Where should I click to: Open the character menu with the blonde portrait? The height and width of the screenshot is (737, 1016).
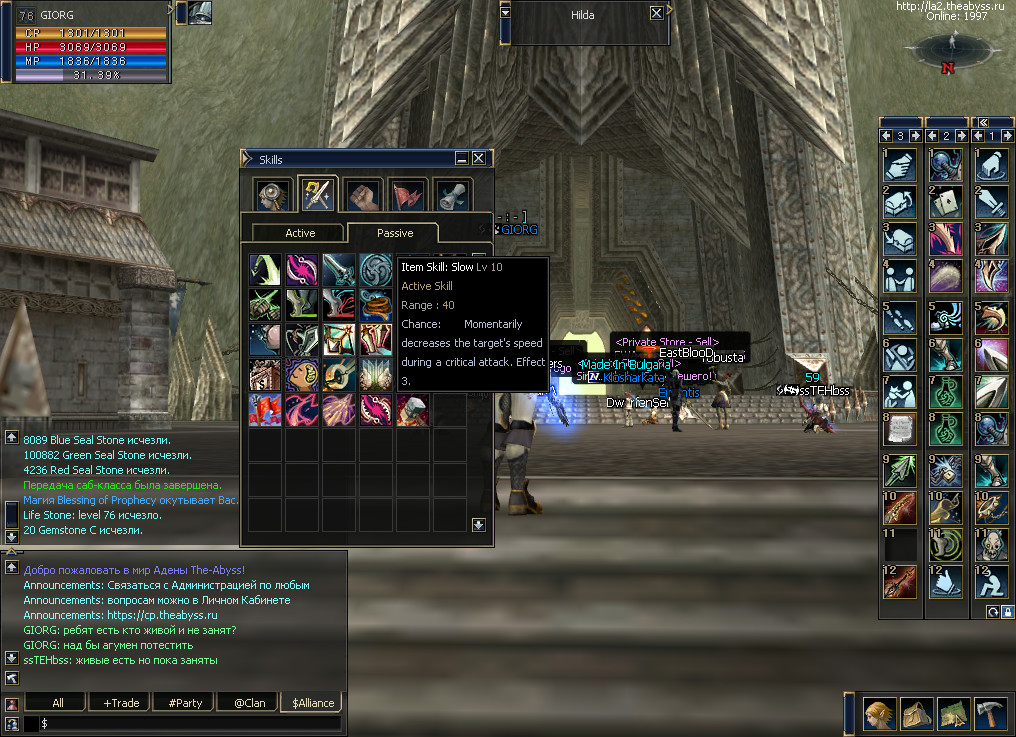tap(881, 712)
